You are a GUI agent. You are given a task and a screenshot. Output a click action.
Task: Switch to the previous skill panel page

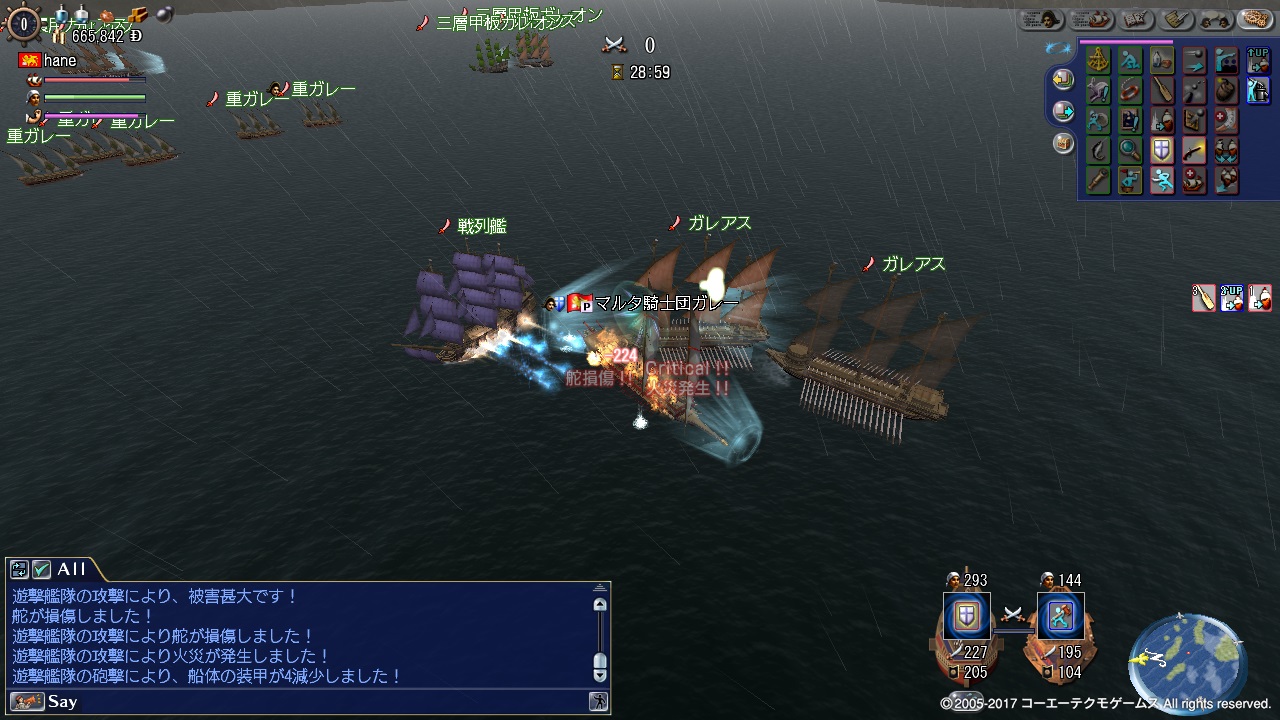1062,79
